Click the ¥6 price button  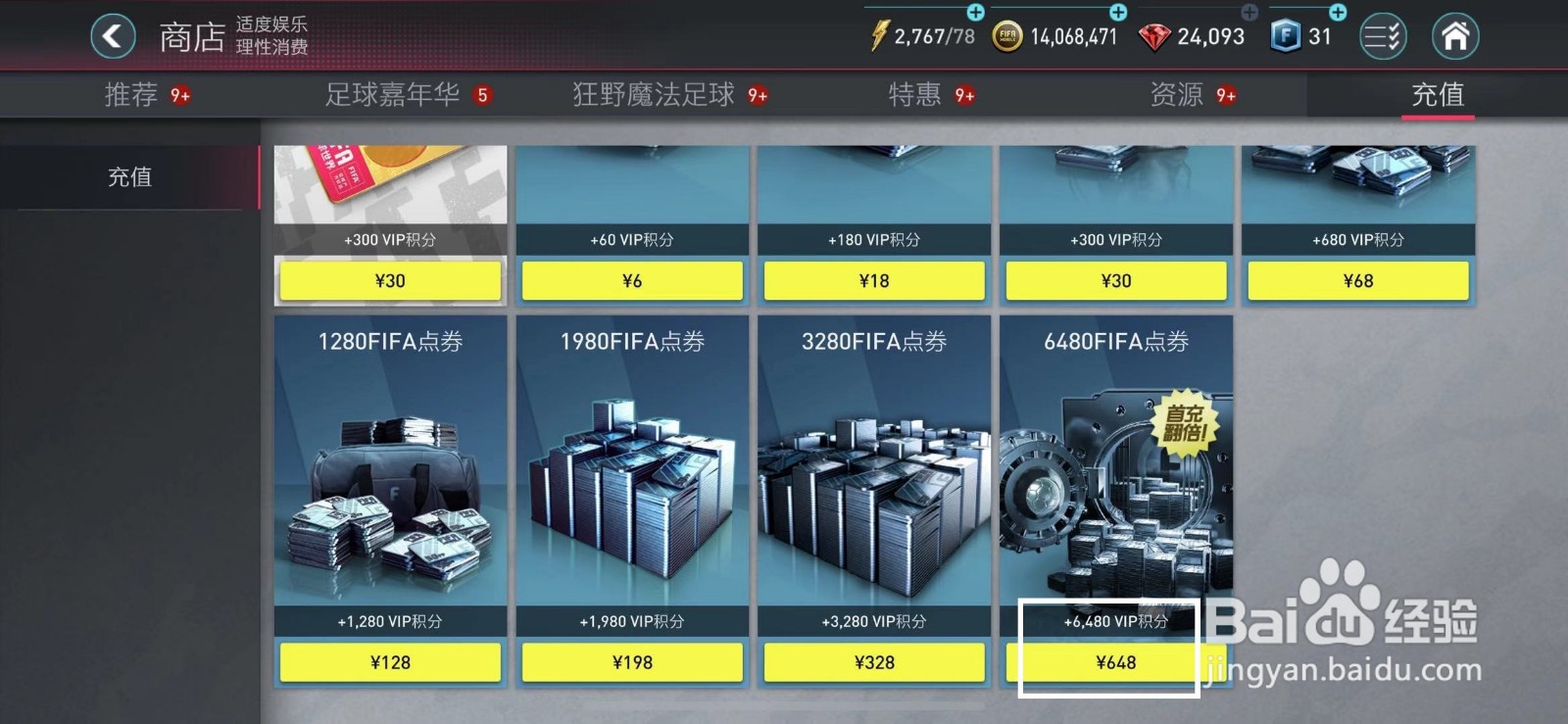(x=632, y=280)
